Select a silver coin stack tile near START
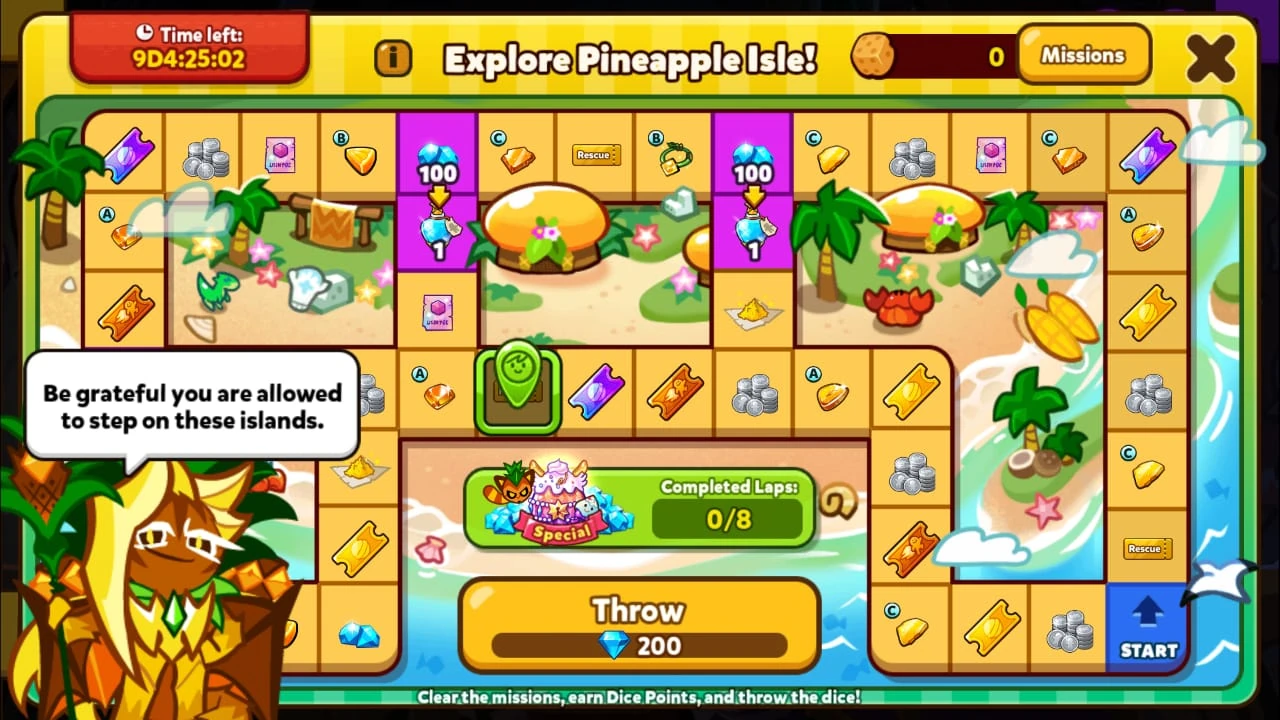The height and width of the screenshot is (720, 1280). point(1069,630)
